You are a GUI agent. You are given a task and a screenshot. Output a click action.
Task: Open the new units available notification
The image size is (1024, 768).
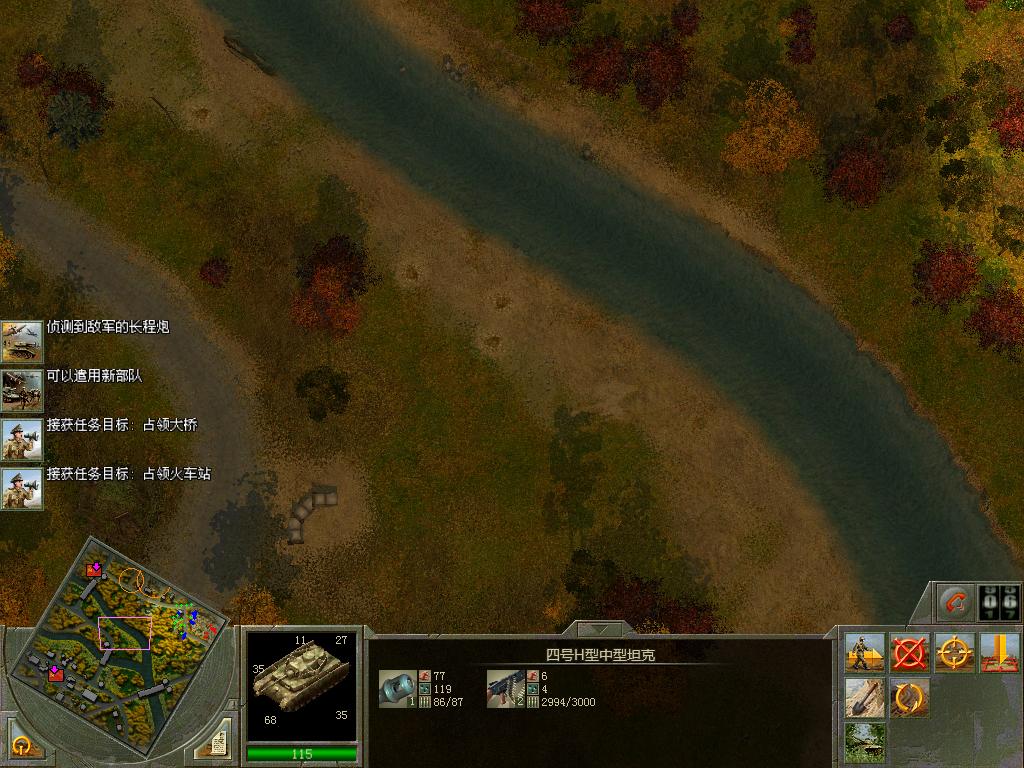pyautogui.click(x=21, y=391)
